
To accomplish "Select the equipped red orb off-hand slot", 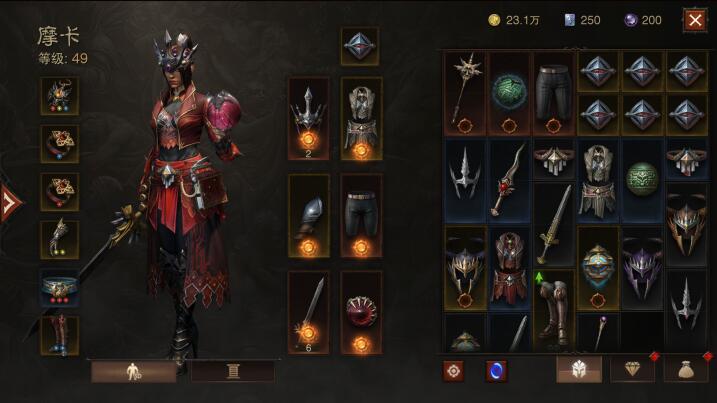I will pos(360,310).
